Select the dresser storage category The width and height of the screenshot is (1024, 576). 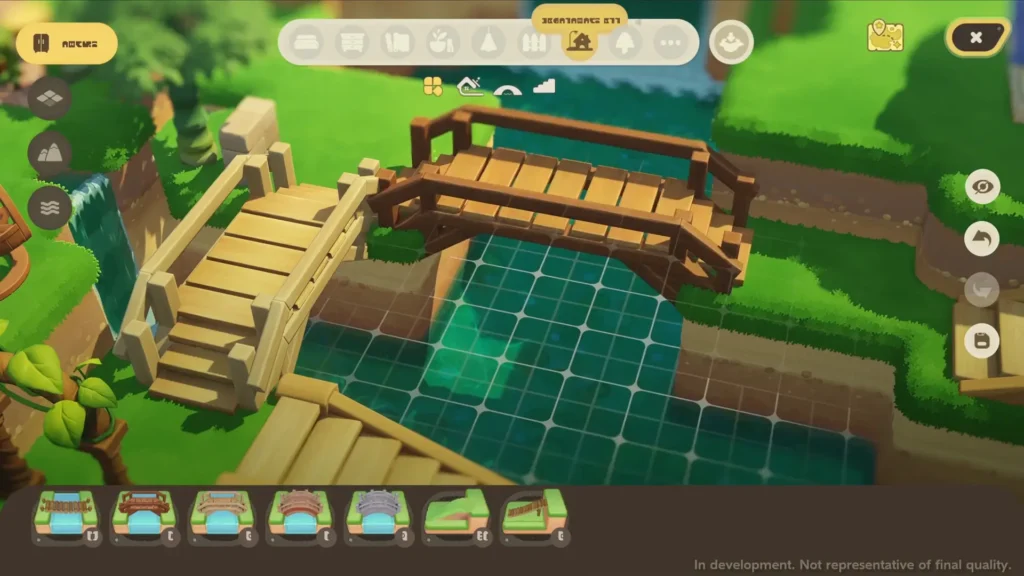point(351,43)
